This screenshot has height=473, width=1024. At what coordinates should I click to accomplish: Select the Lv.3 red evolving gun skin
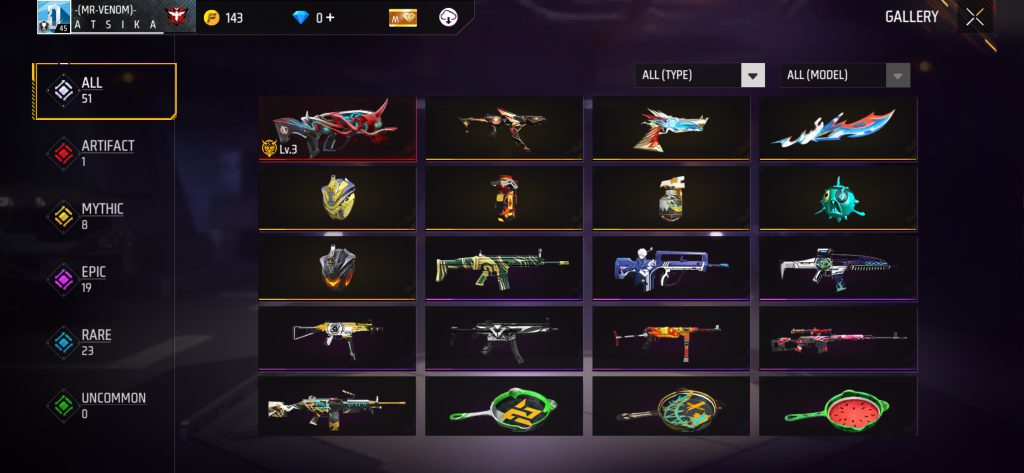click(x=337, y=128)
